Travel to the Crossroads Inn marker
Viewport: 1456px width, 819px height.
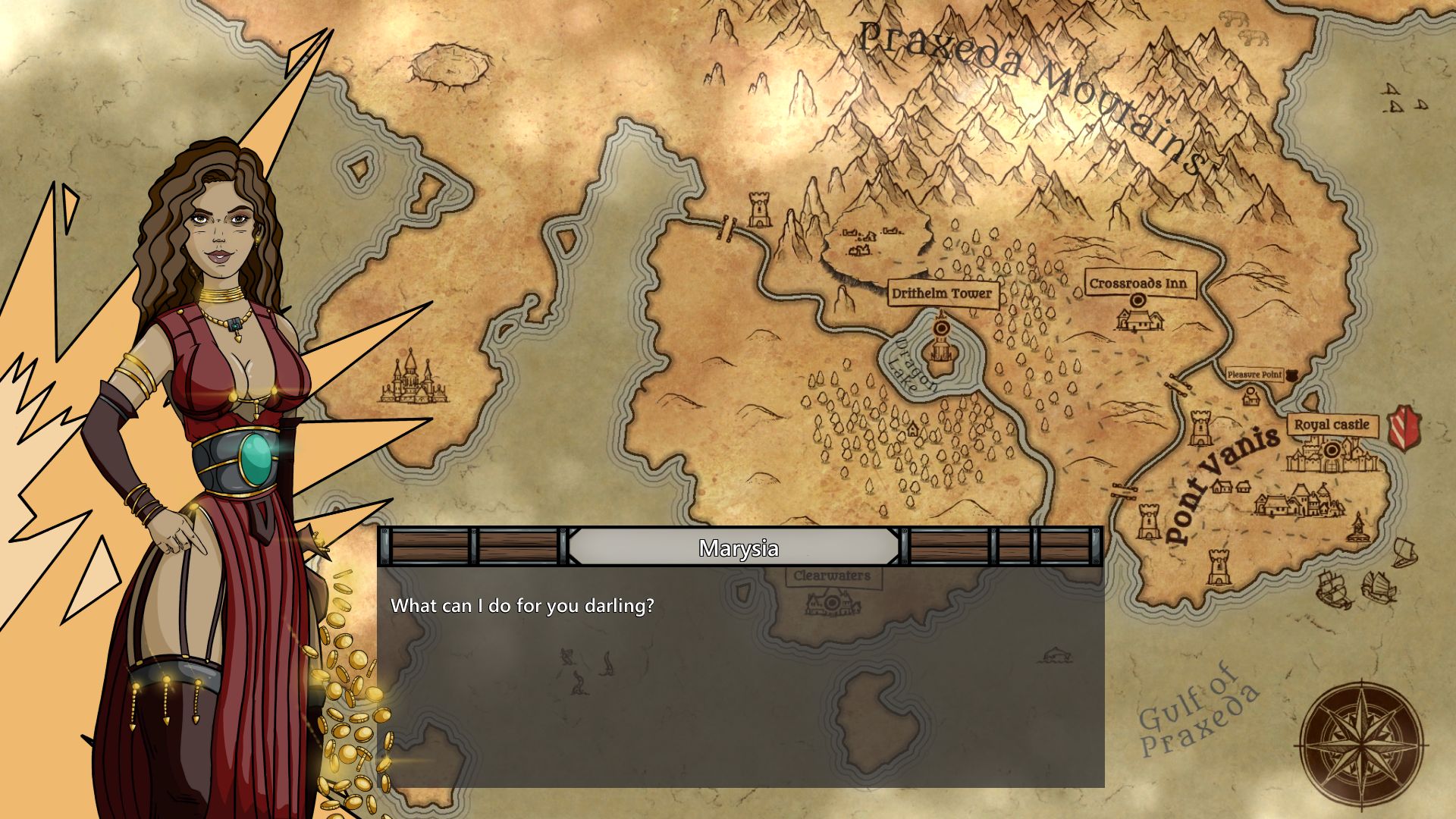(1137, 300)
